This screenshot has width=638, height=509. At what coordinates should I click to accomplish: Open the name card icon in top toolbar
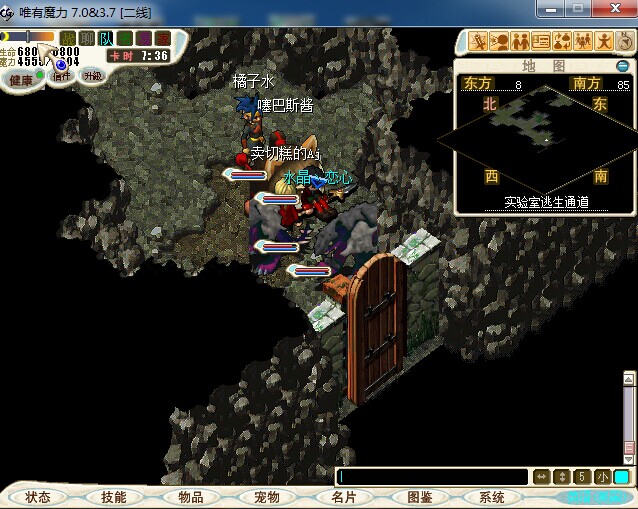click(x=541, y=41)
